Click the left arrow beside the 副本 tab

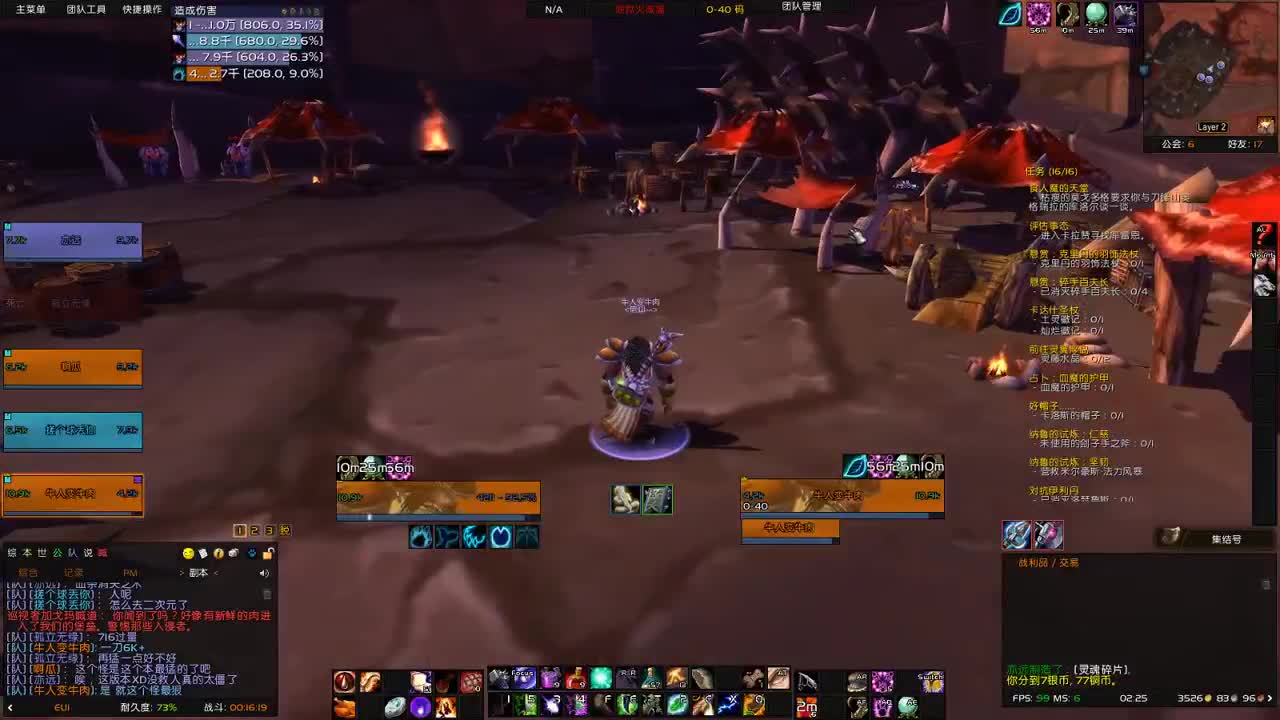click(x=181, y=573)
